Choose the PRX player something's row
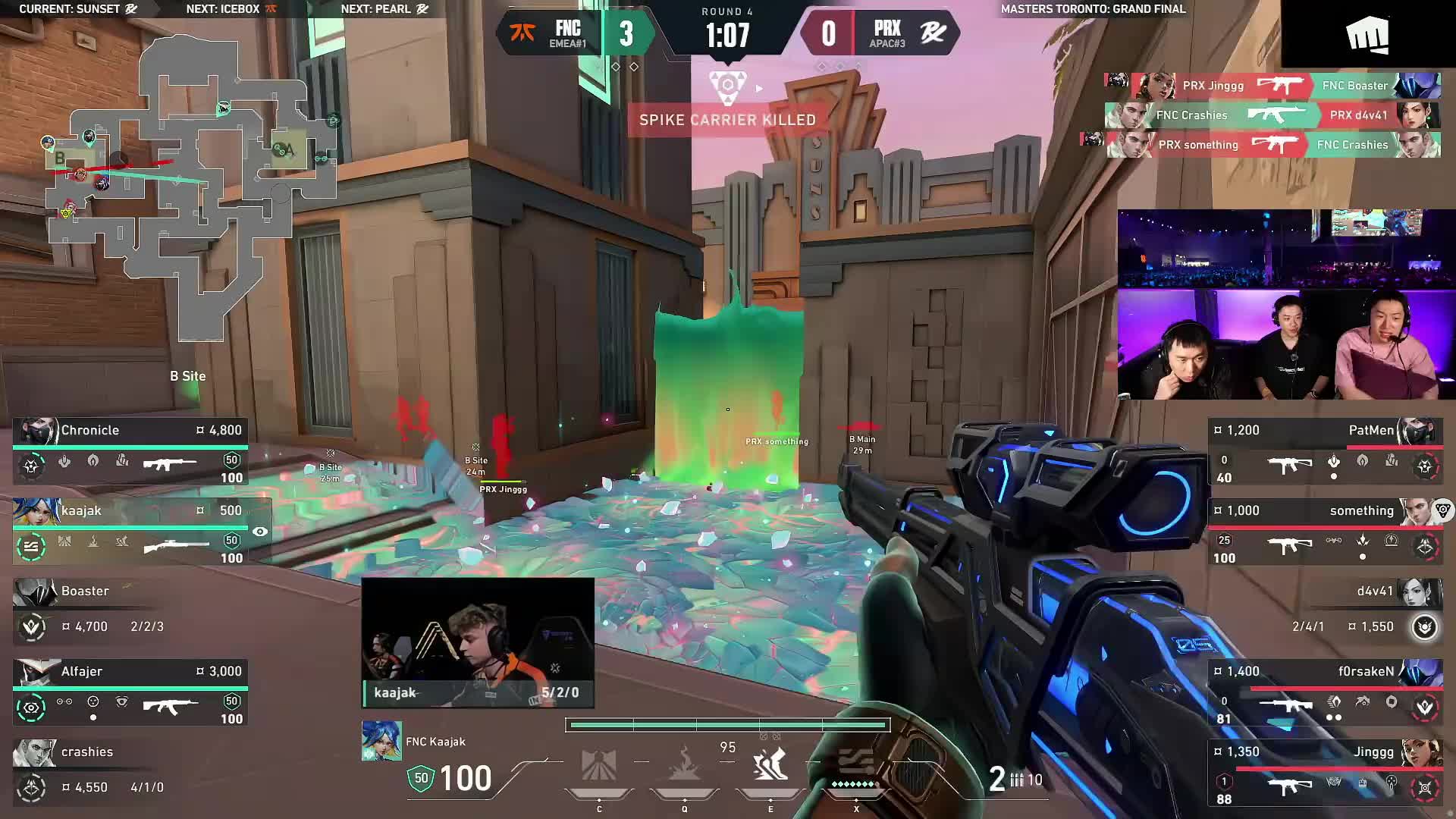This screenshot has width=1456, height=819. tap(1323, 532)
